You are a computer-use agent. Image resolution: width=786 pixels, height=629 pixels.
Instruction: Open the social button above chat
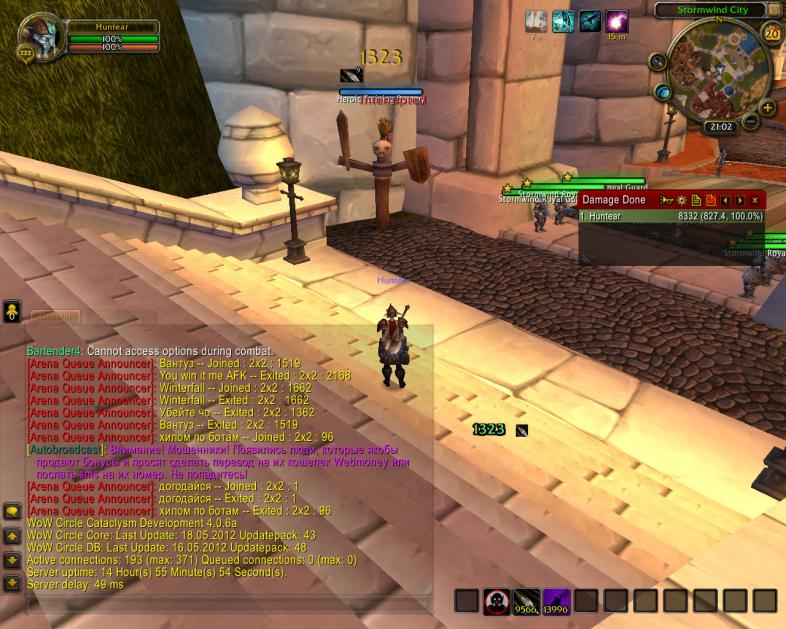12,311
